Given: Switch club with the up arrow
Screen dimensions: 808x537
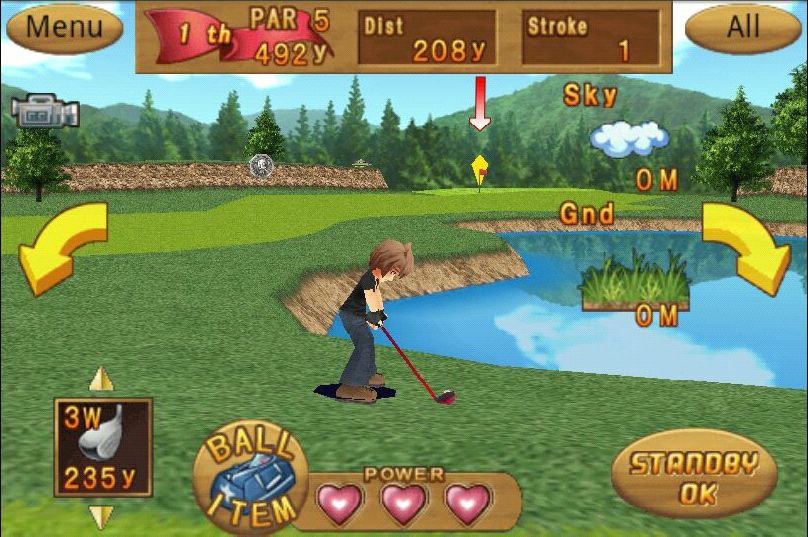Looking at the screenshot, I should point(102,380).
